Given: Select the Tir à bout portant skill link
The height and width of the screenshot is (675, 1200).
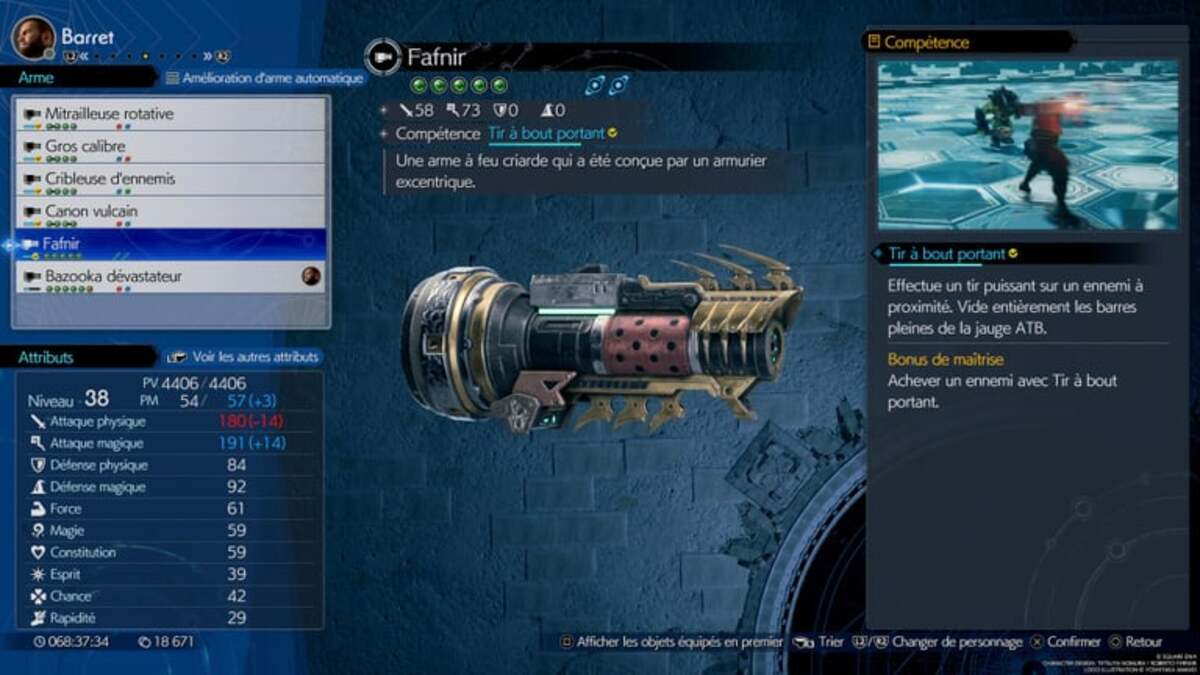Looking at the screenshot, I should point(546,134).
